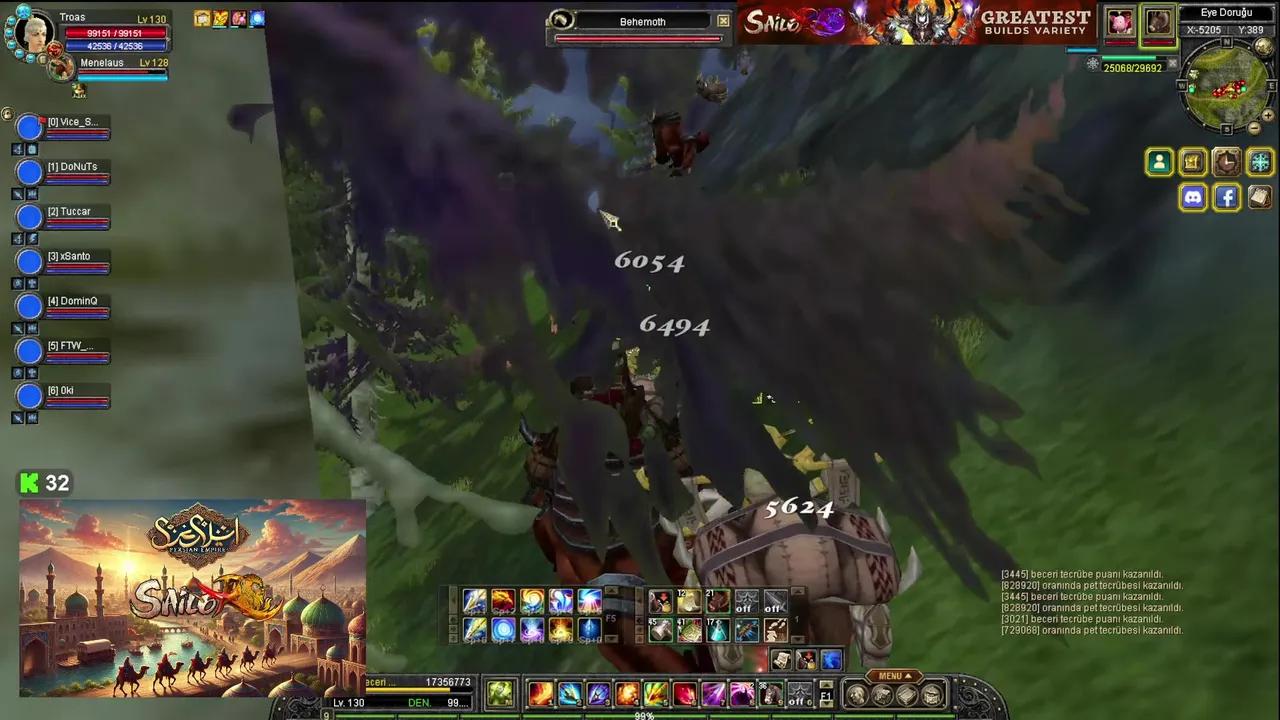Expand the MENU panel with its up arrow
This screenshot has height=720, width=1280.
908,676
